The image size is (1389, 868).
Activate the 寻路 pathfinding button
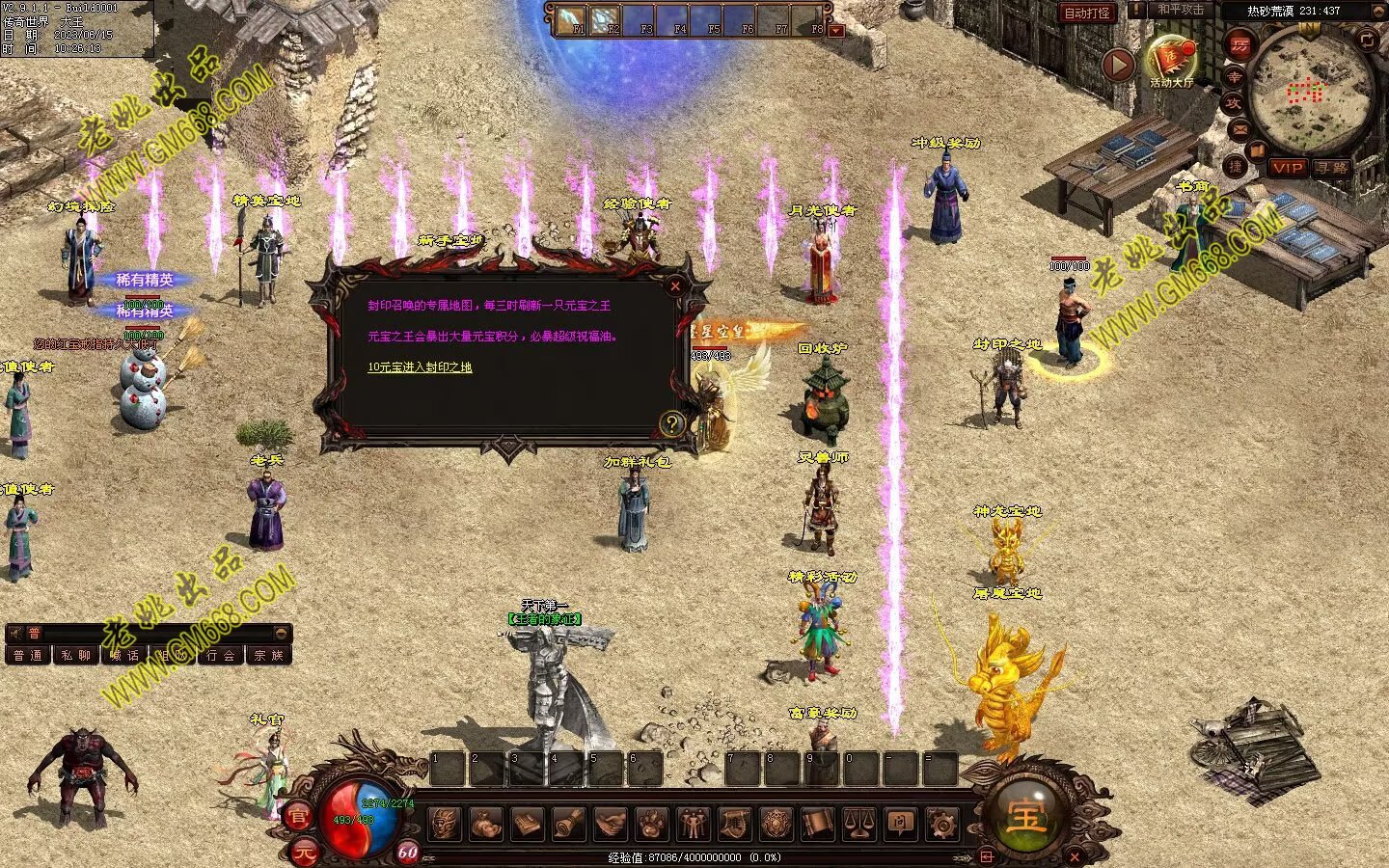point(1332,168)
